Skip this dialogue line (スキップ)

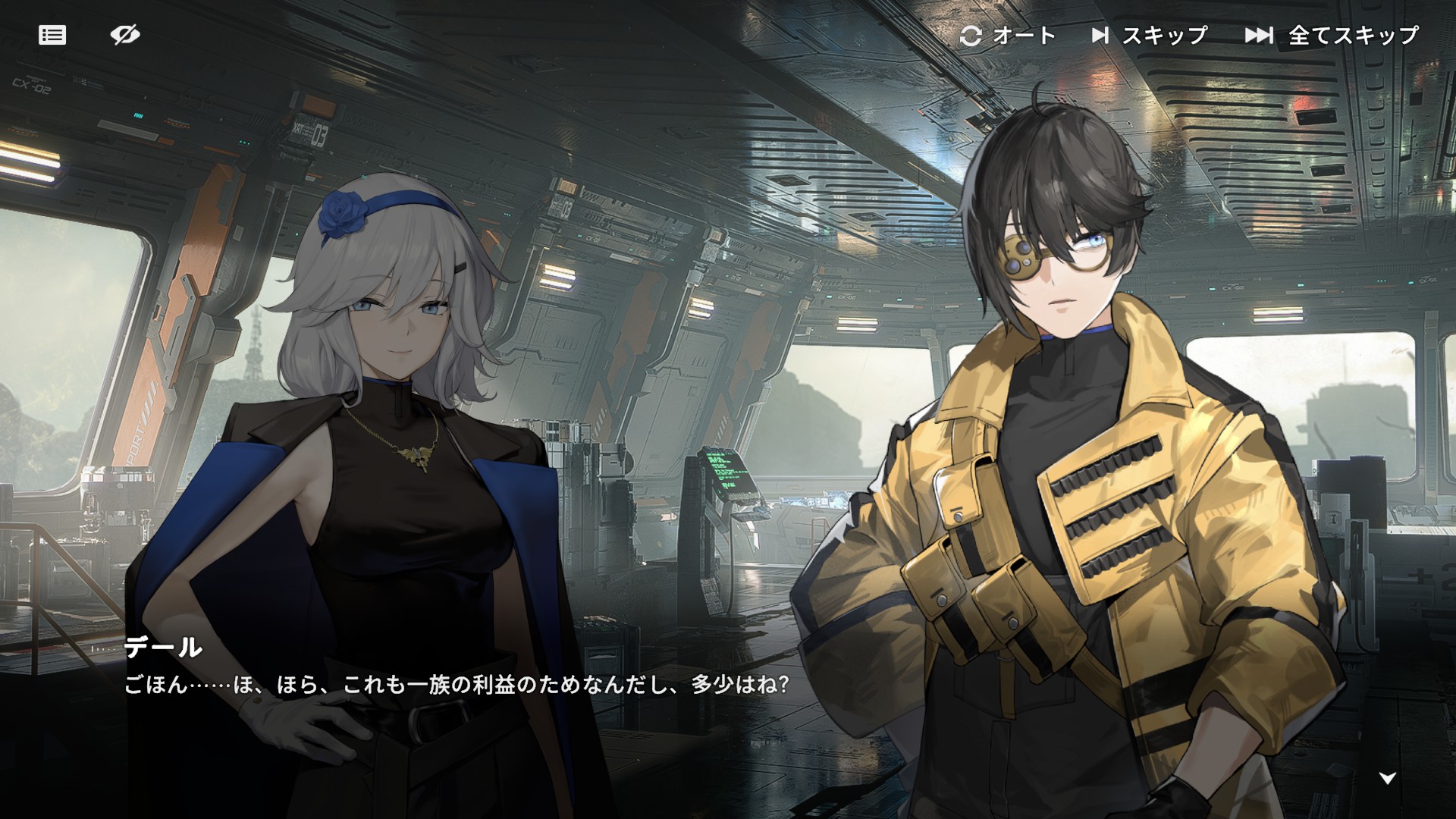pos(1149,36)
